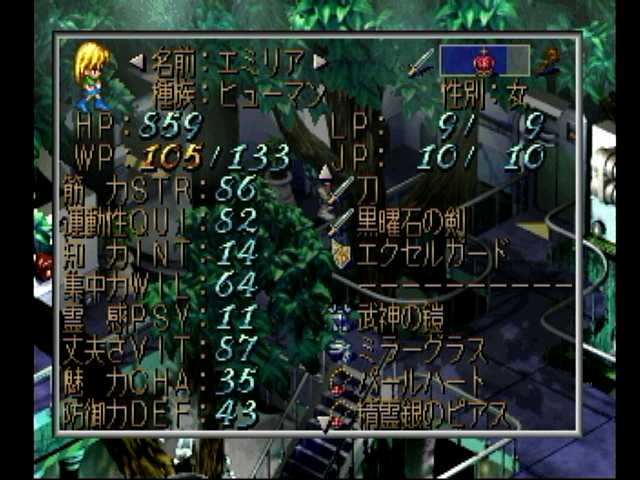Click the left arrow beside the character name
This screenshot has height=480, width=640.
(137, 62)
